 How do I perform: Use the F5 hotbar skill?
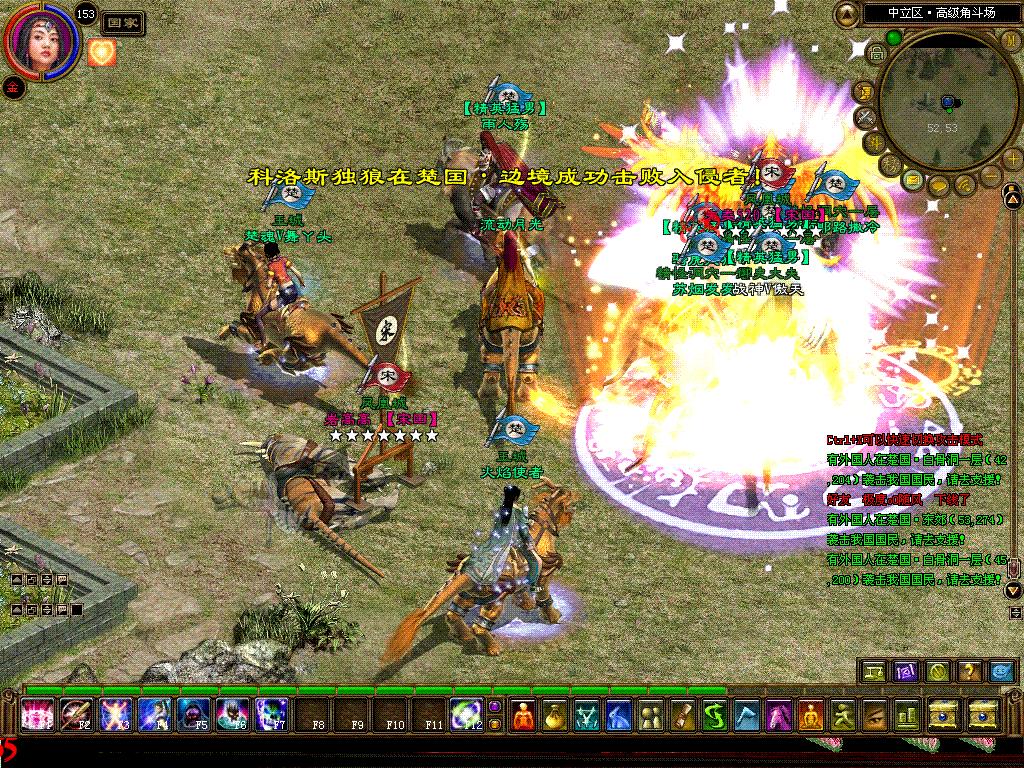pos(194,714)
